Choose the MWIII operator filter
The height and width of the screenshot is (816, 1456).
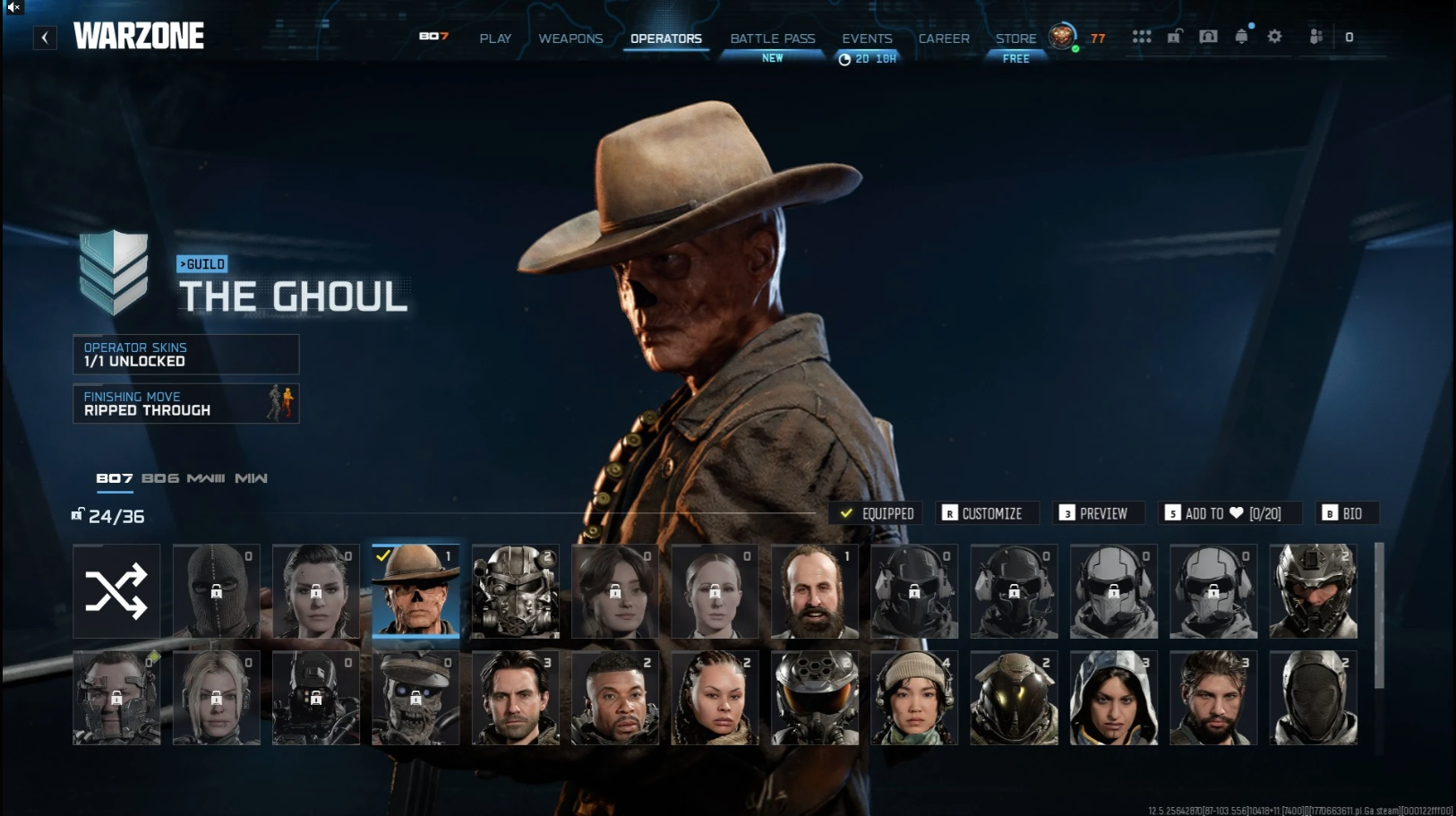pyautogui.click(x=206, y=478)
